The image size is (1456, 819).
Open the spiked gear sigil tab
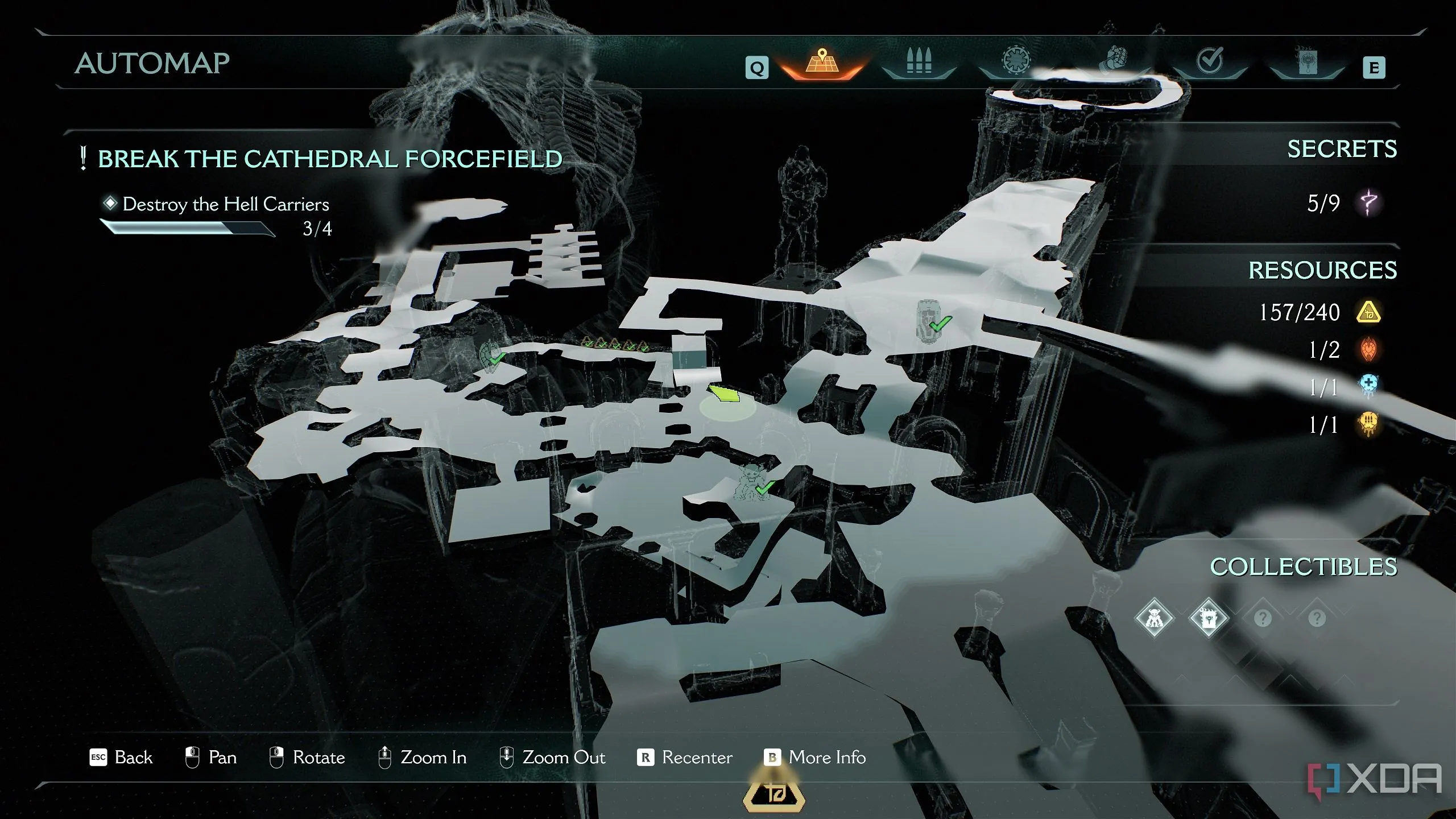1016,61
